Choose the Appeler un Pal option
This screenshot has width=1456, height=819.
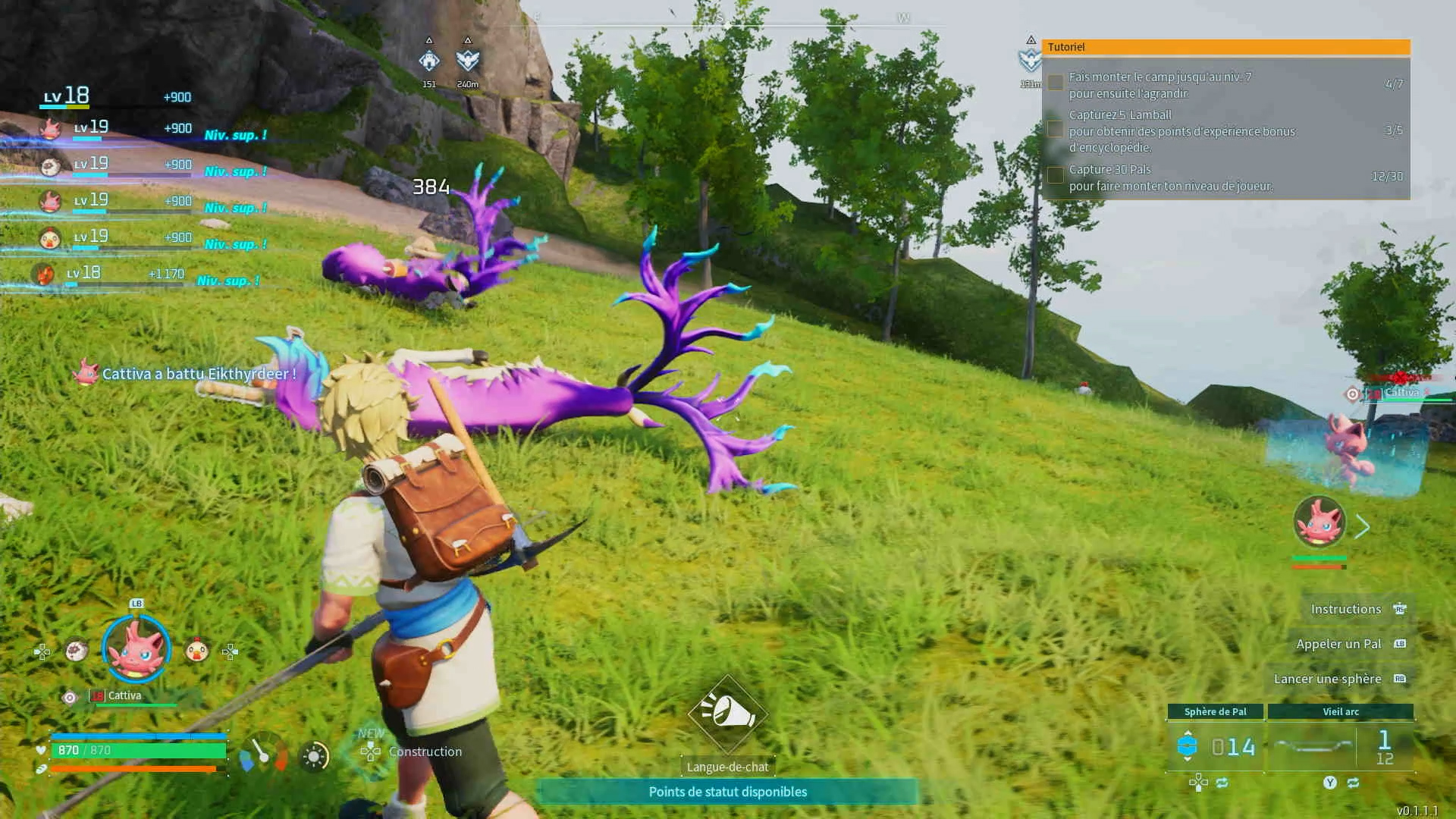(x=1338, y=644)
